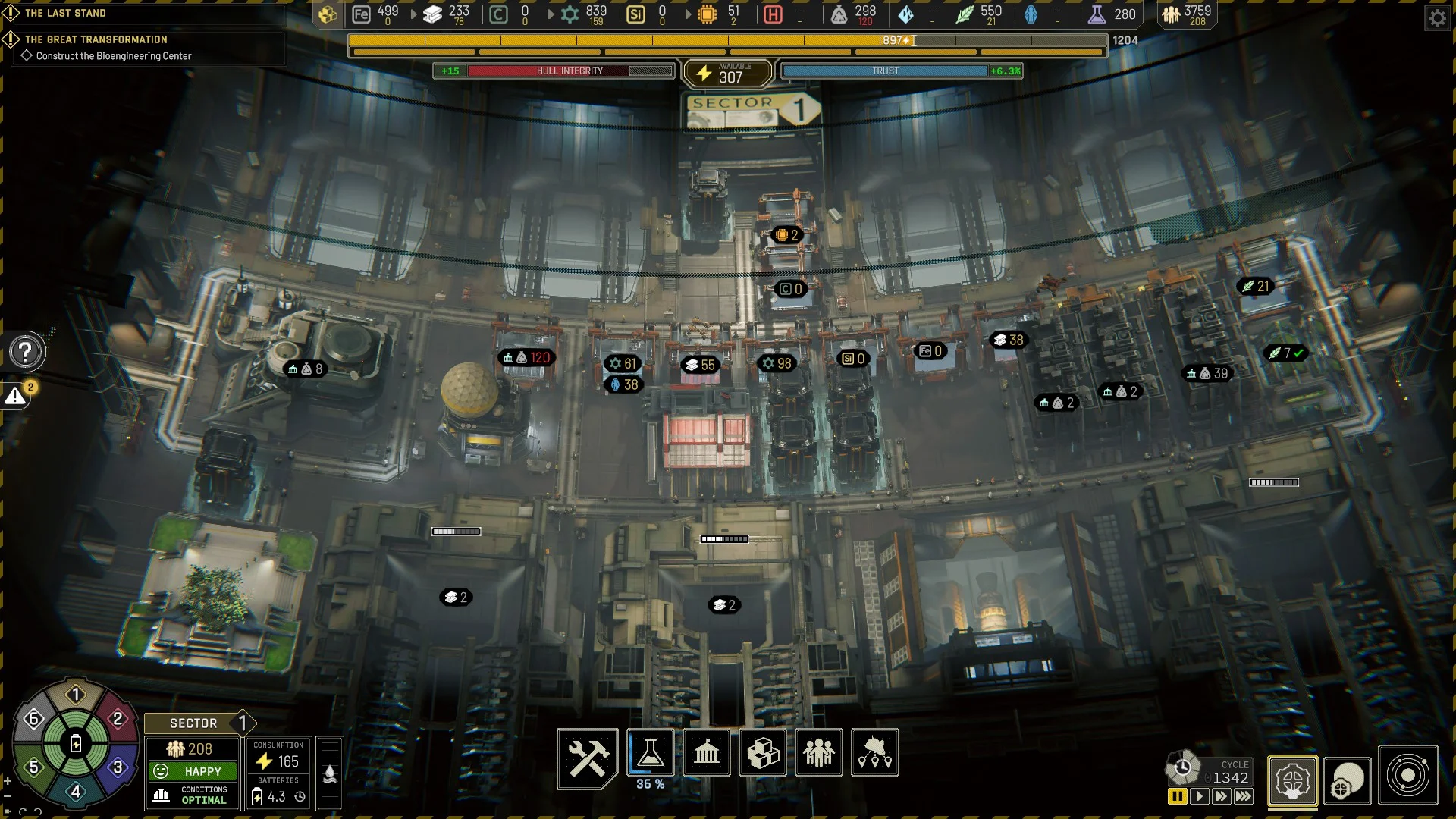The height and width of the screenshot is (819, 1456).
Task: Select sector 6 on the sector wheel
Action: [x=33, y=719]
